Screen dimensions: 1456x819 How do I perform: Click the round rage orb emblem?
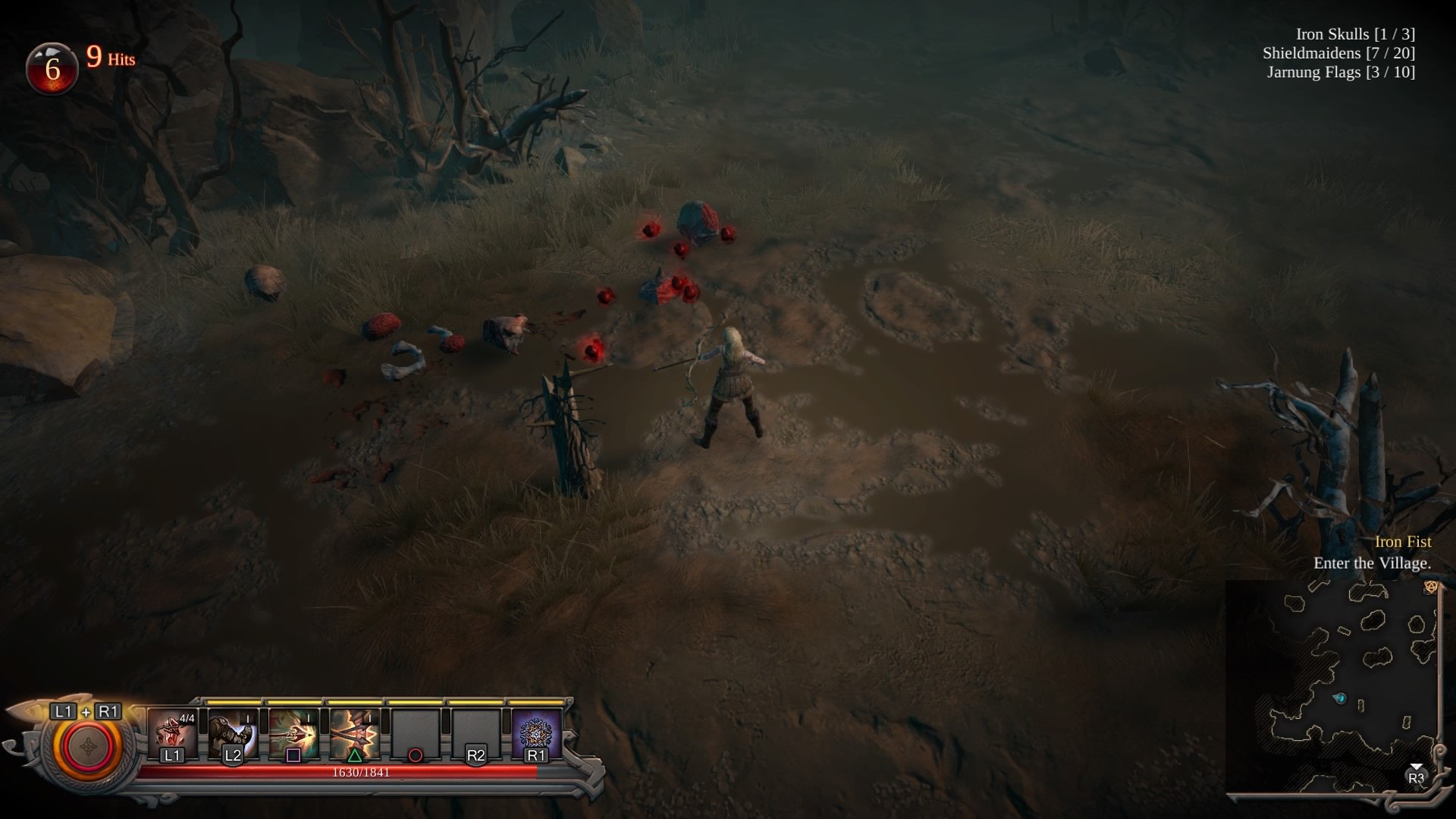pos(87,747)
